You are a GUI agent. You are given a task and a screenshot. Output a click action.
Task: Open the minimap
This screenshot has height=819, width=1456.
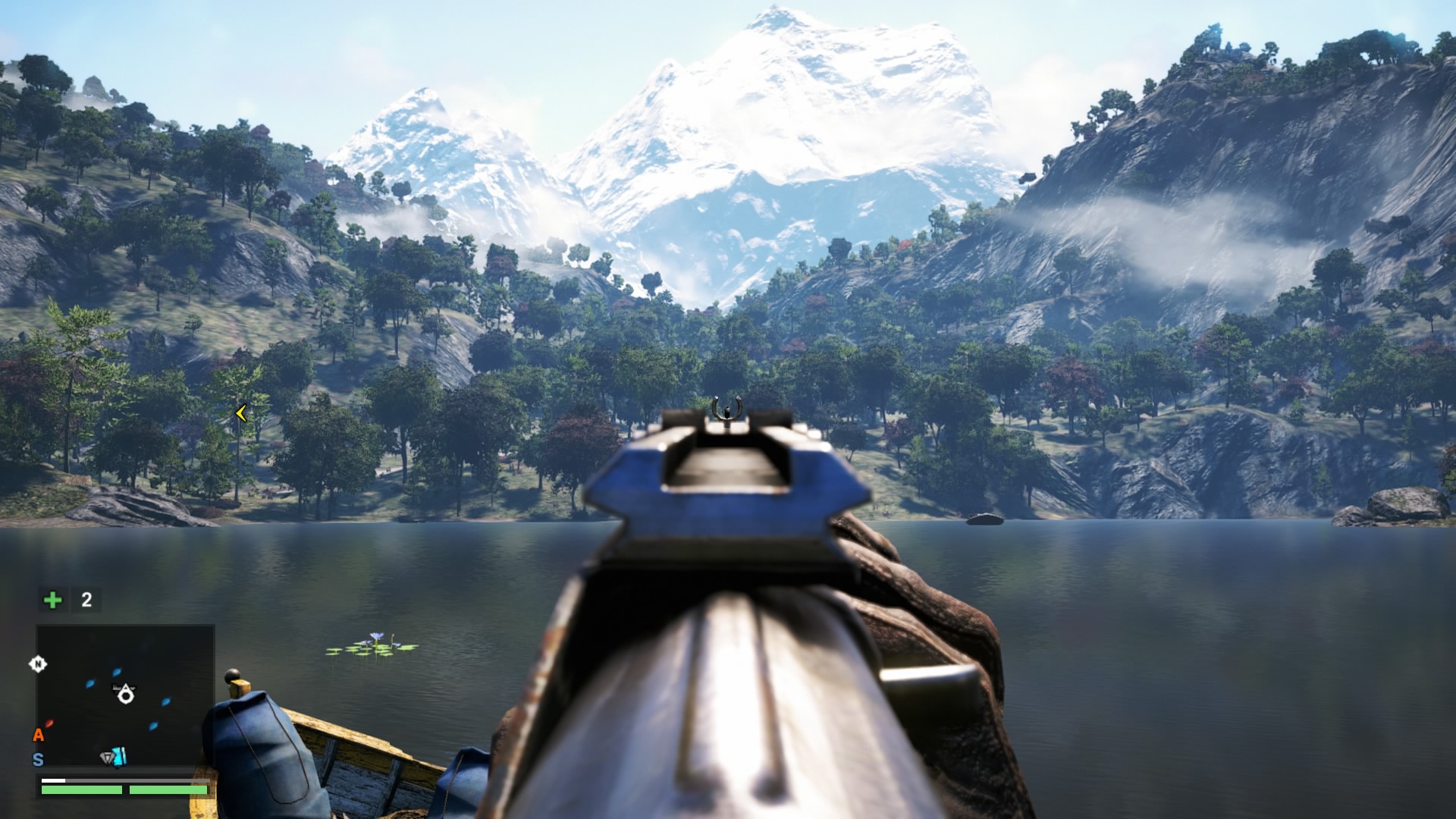pyautogui.click(x=125, y=695)
